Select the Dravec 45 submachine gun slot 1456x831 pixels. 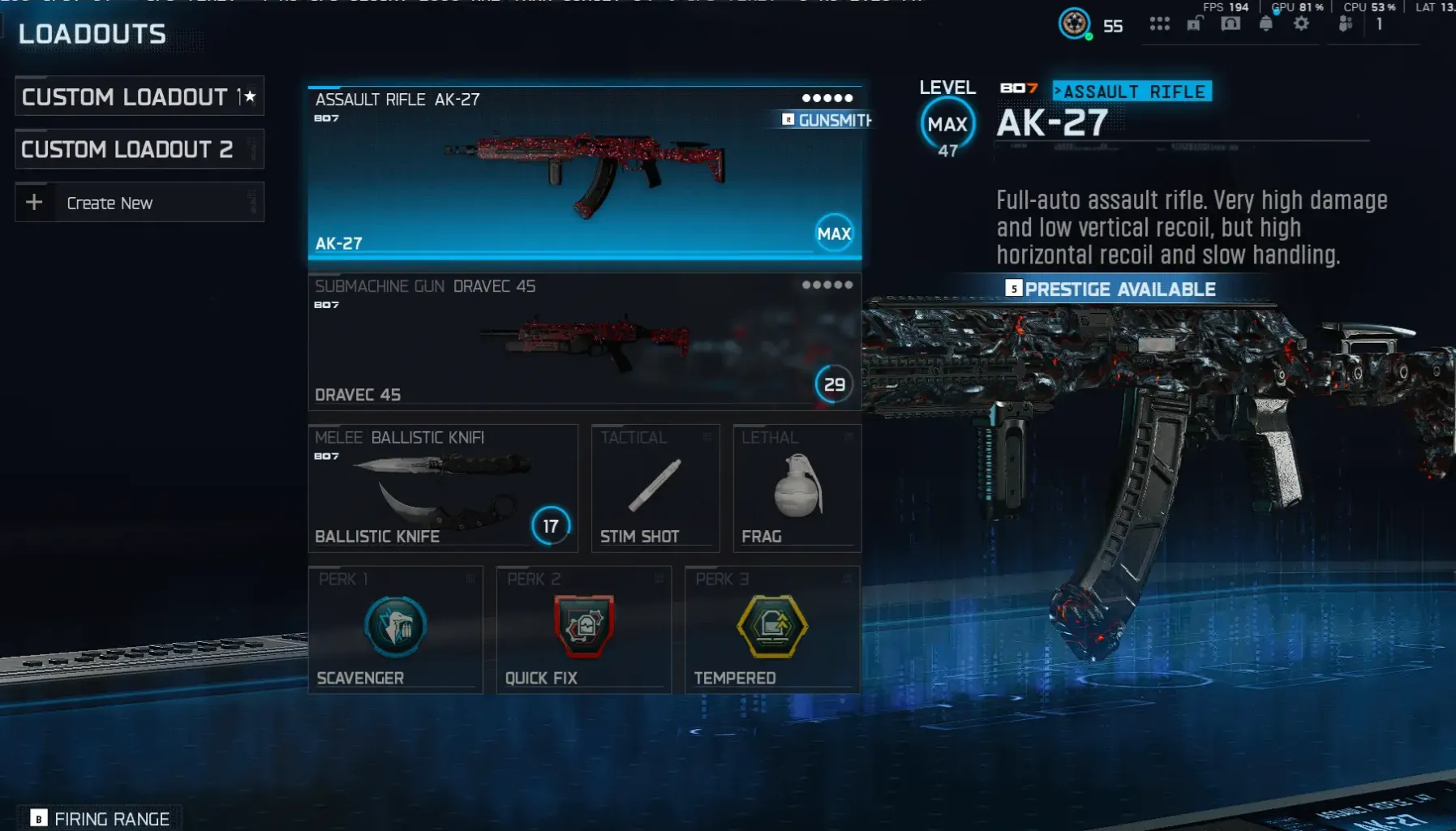[582, 345]
